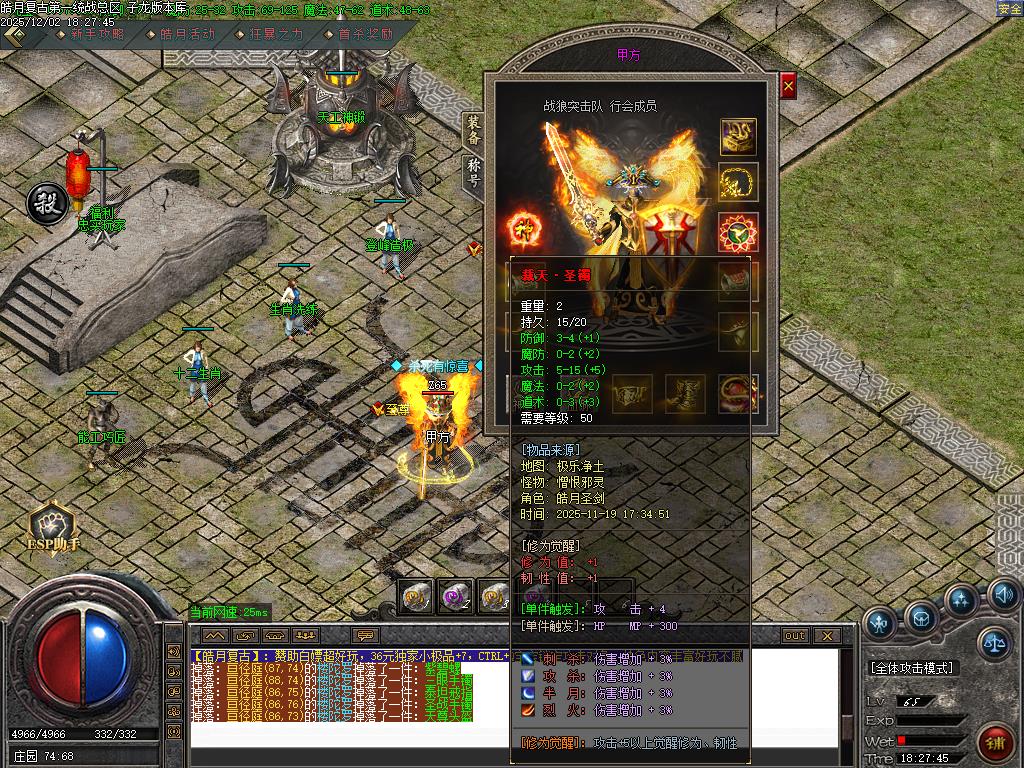Open the 新手攻略 beginner guide
The height and width of the screenshot is (768, 1024).
coord(97,34)
